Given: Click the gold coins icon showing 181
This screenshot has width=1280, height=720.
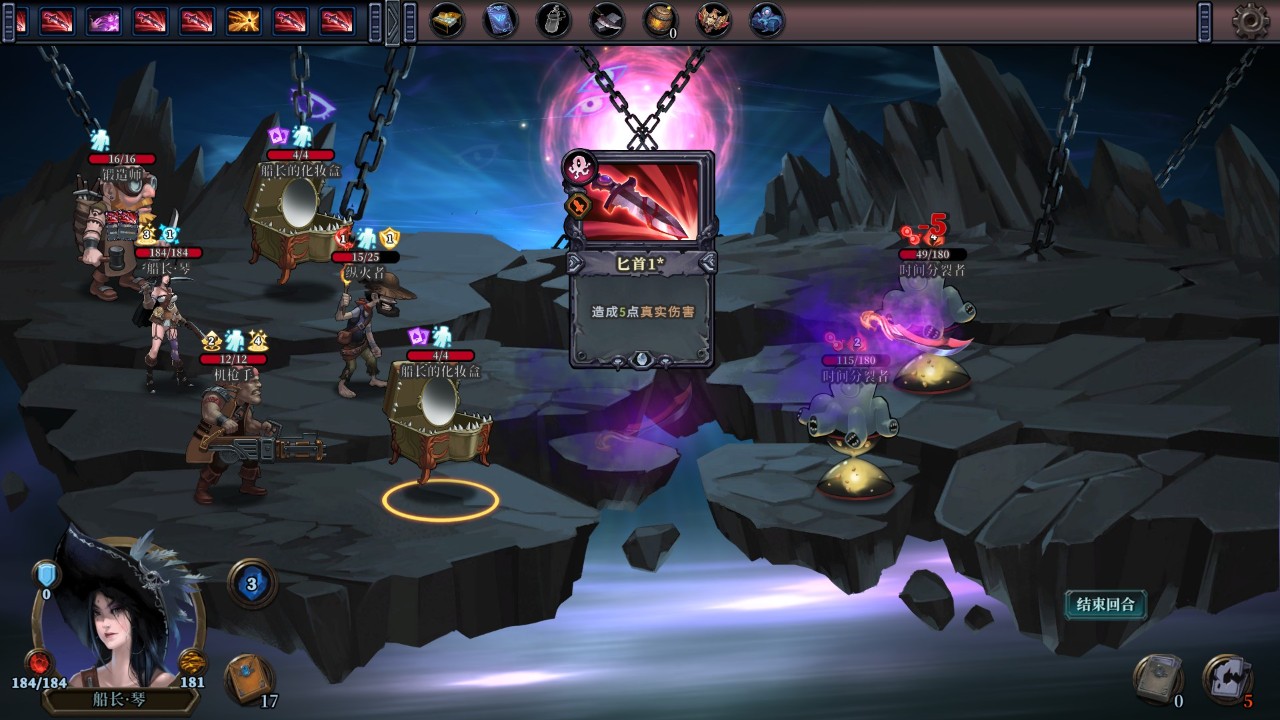Looking at the screenshot, I should [x=192, y=662].
